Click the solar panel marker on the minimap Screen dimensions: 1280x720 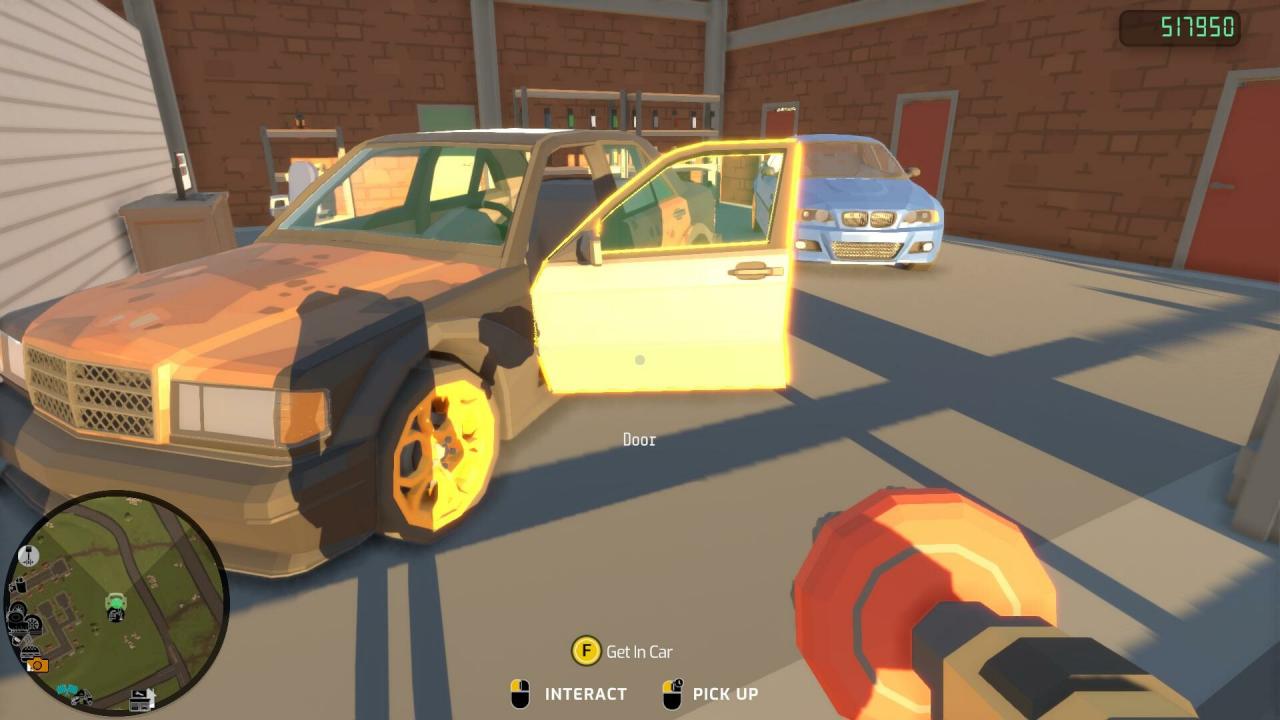66,688
